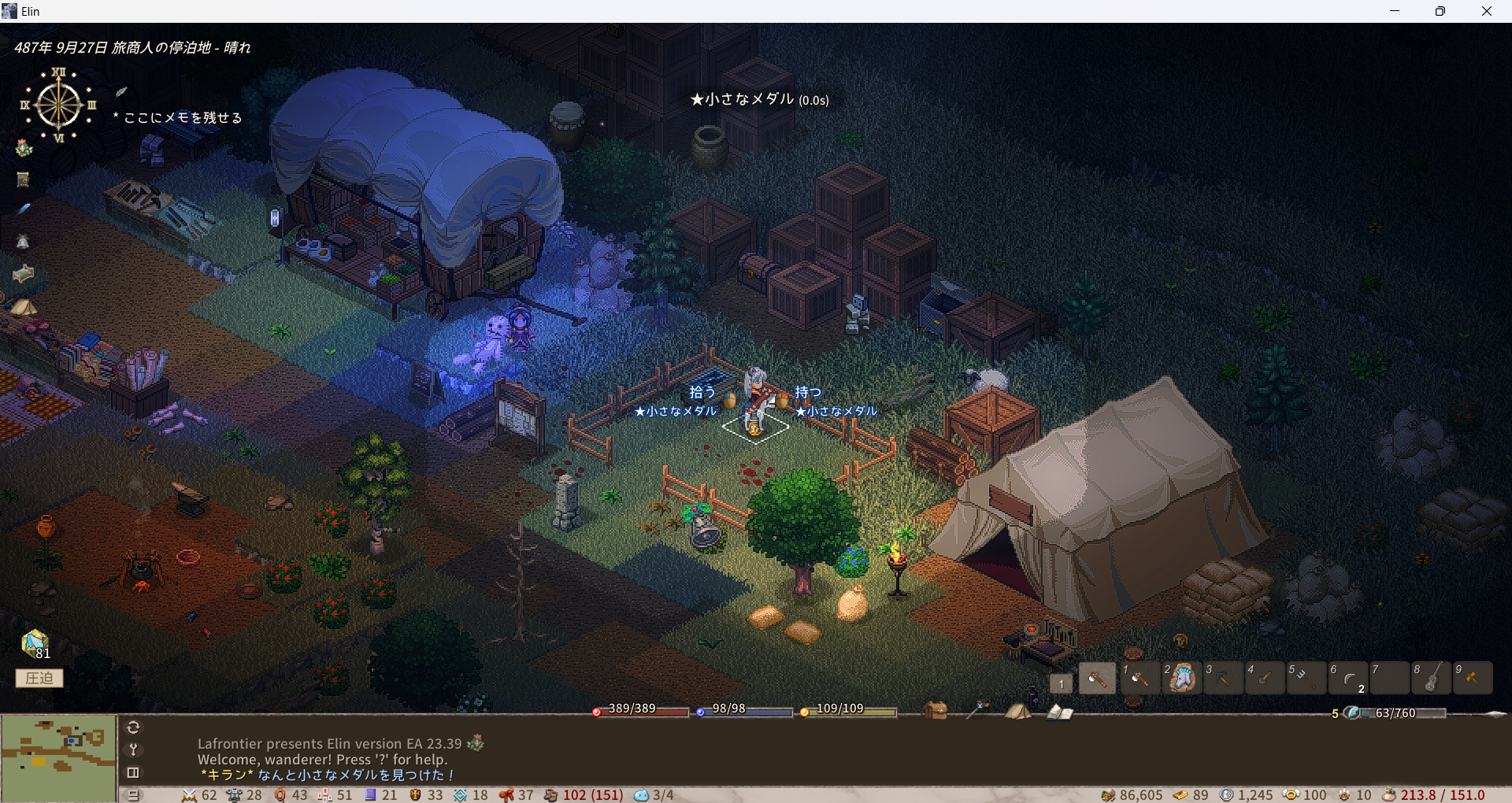Open the wrench settings button beside the log
Viewport: 1512px width, 803px height.
click(x=133, y=749)
